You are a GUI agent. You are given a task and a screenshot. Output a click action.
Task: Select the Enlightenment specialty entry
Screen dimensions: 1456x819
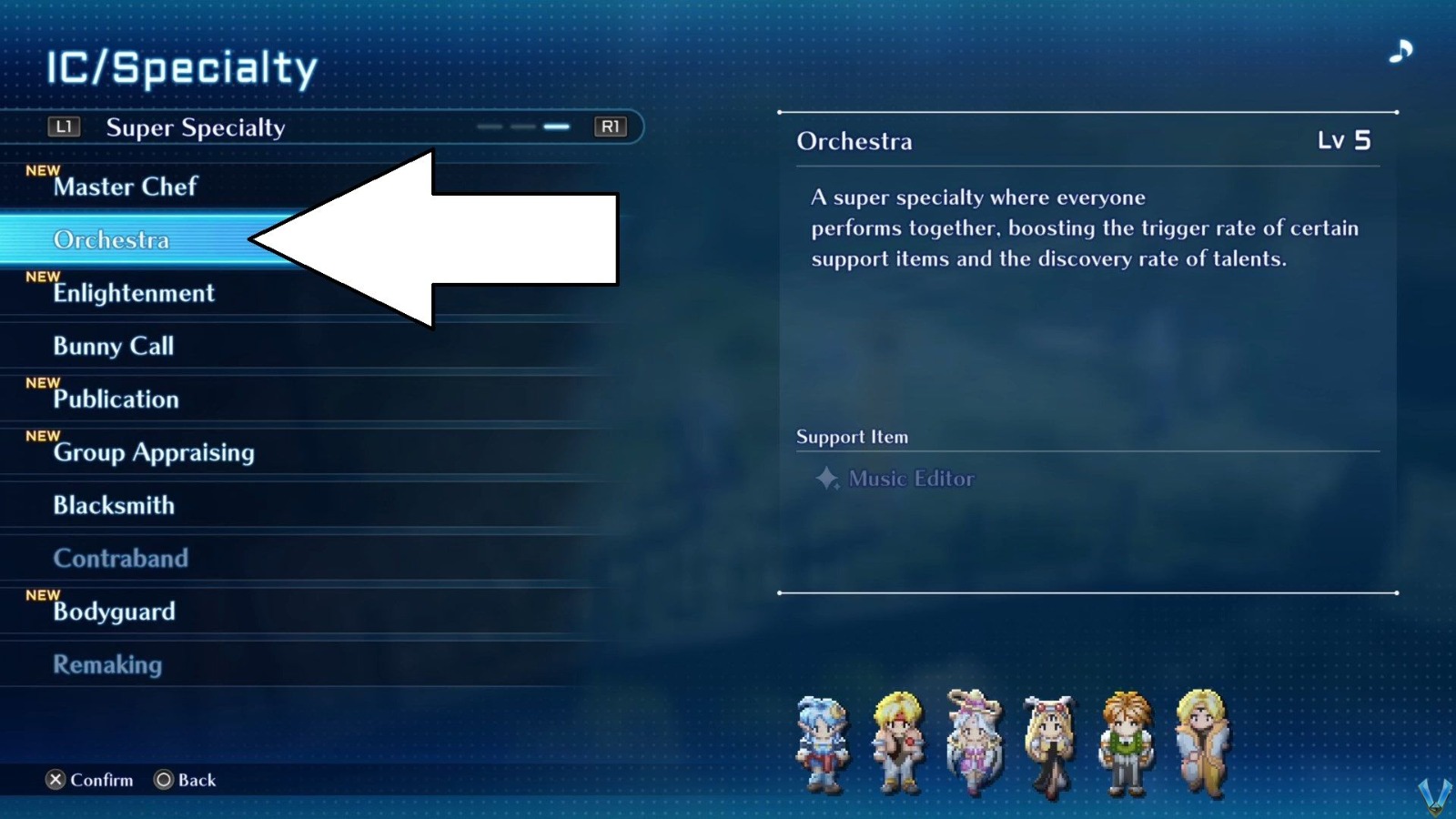click(x=134, y=293)
